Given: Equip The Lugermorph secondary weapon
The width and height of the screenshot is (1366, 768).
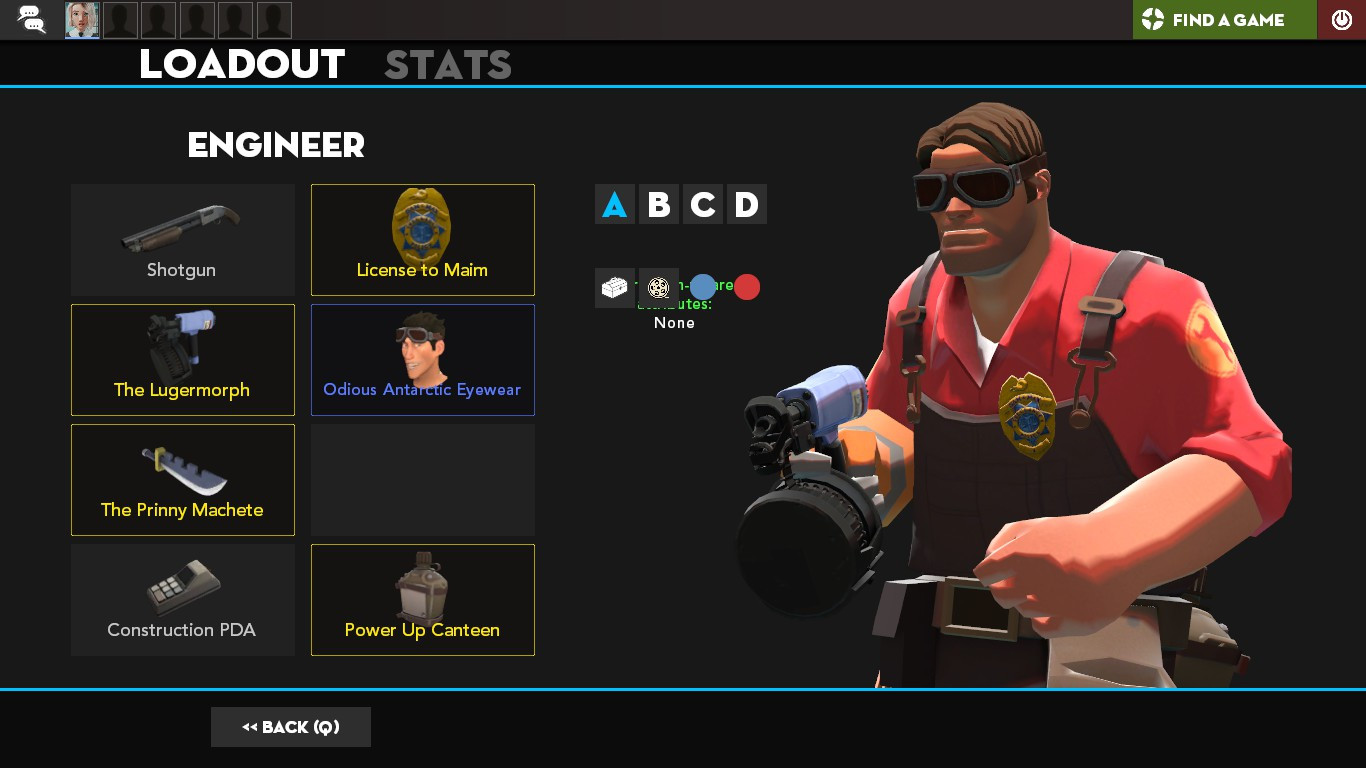Looking at the screenshot, I should [182, 360].
